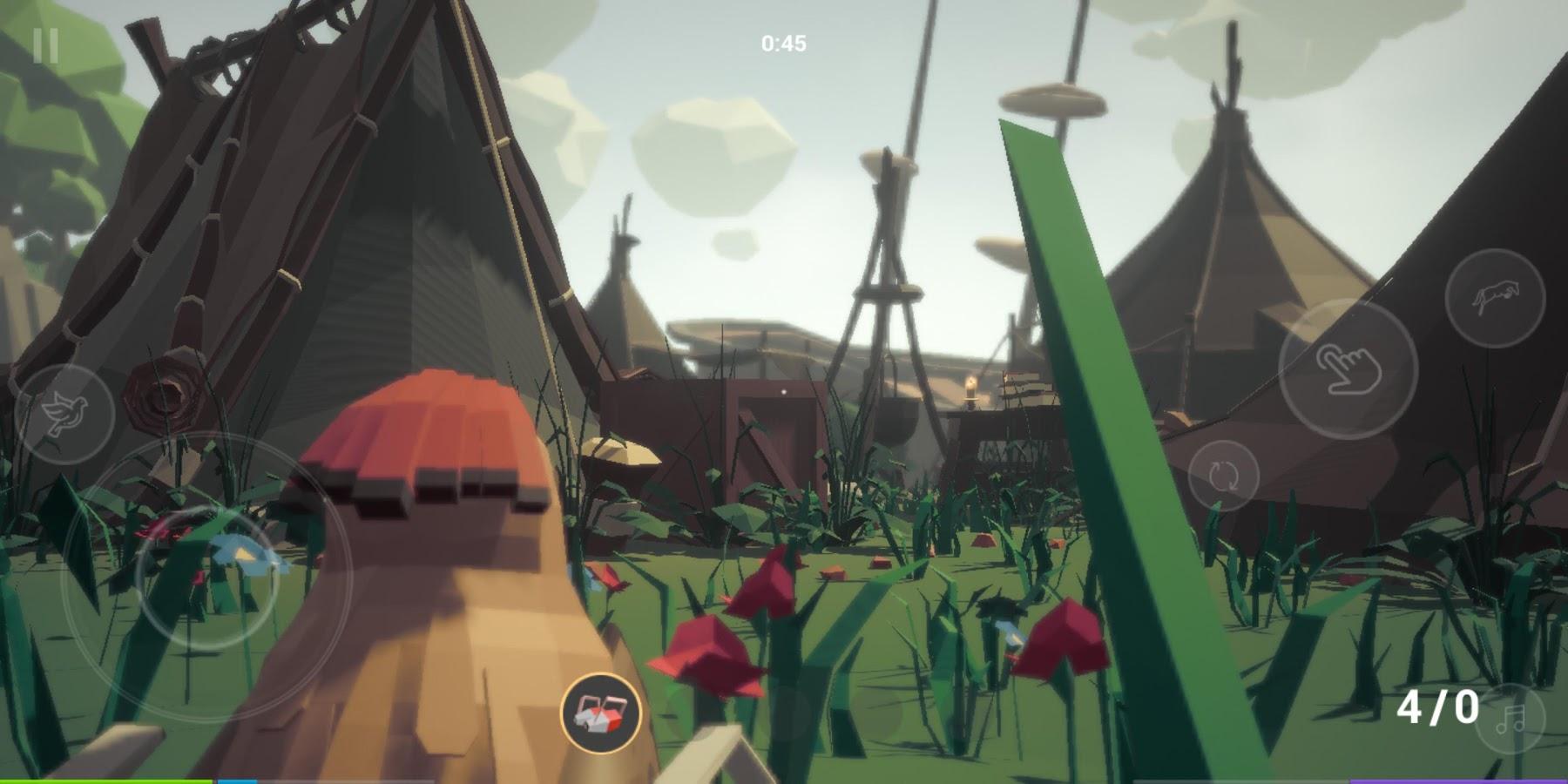Tap the pointing hand interact button
The image size is (1568, 784).
tap(1348, 369)
